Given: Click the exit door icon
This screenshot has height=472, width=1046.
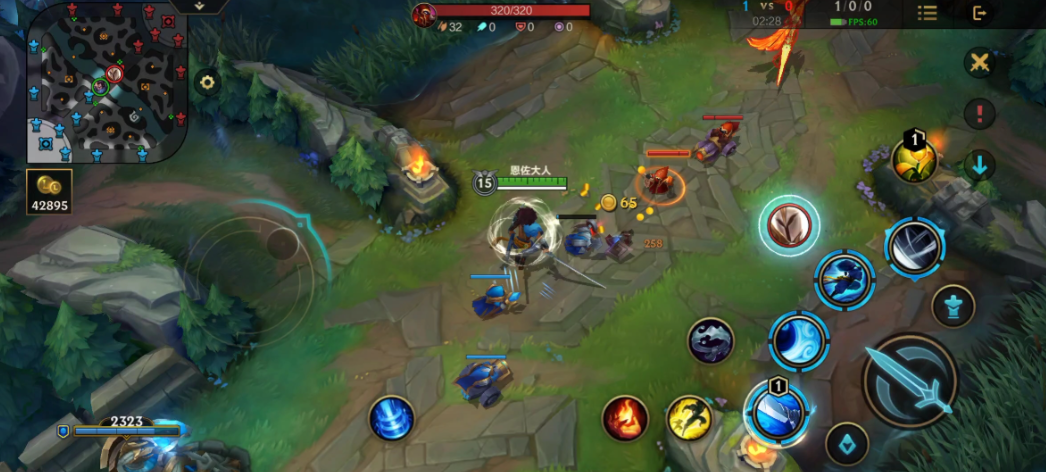Looking at the screenshot, I should (x=980, y=13).
